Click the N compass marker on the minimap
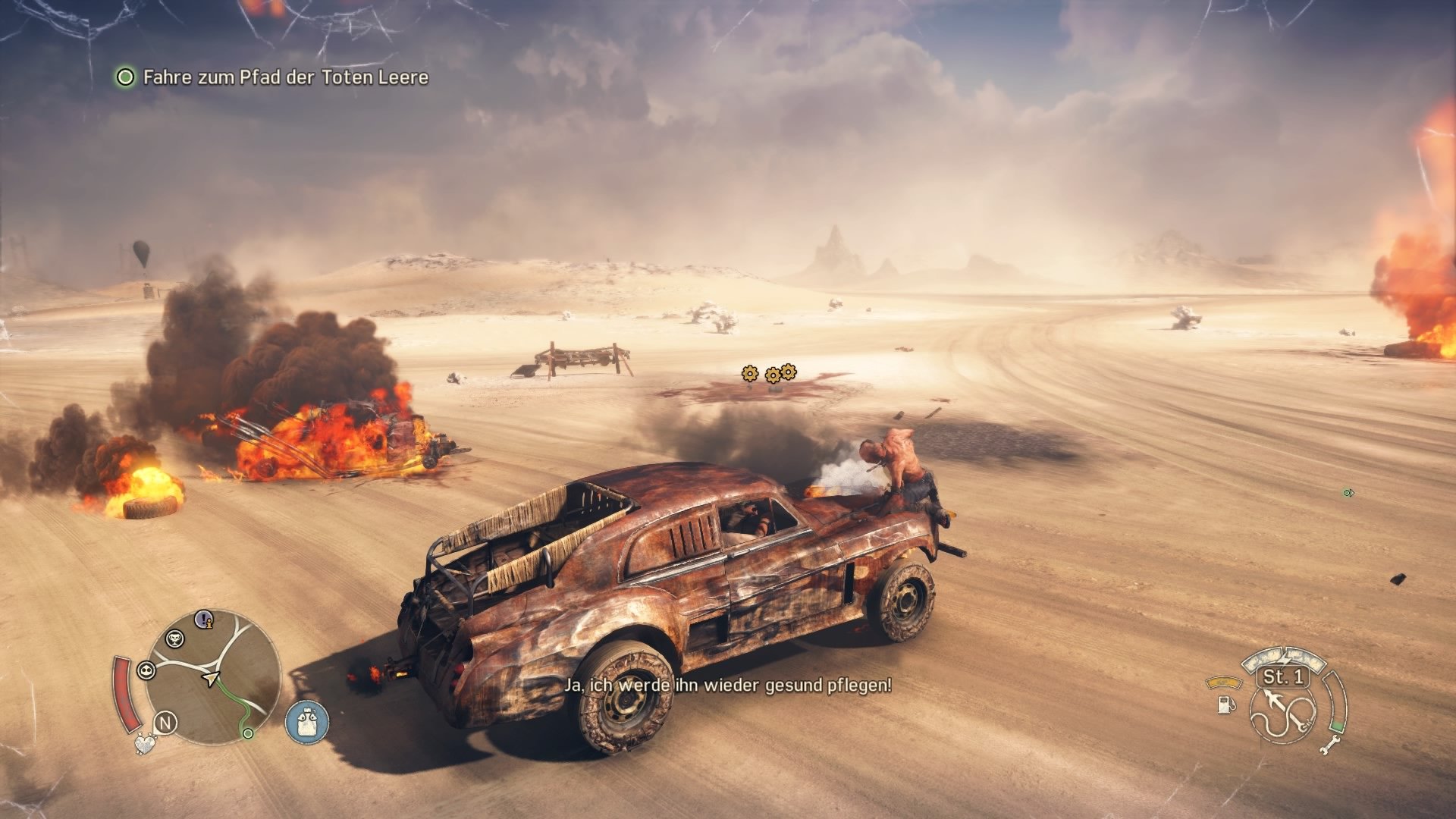 pos(167,723)
